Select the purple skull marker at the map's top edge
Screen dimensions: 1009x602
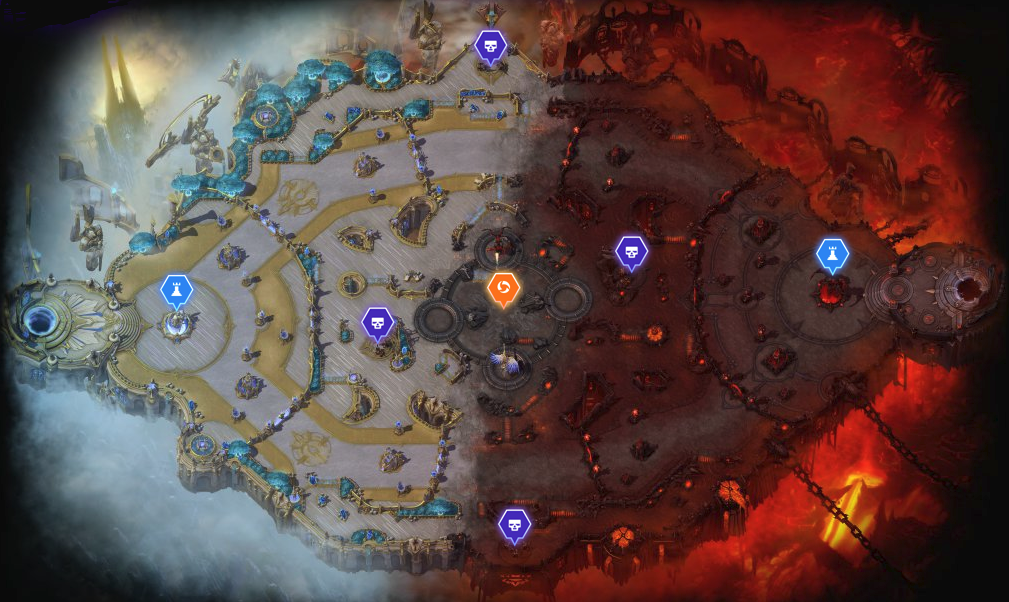pyautogui.click(x=489, y=46)
